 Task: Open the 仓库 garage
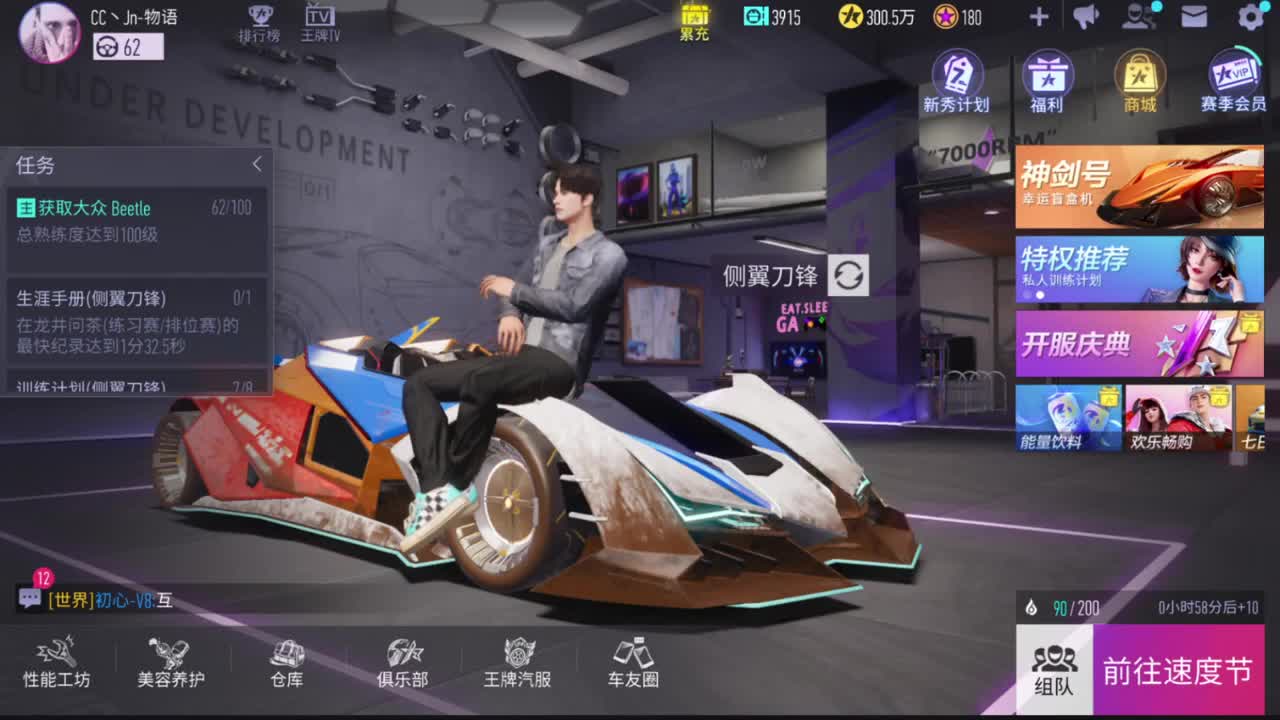point(287,663)
